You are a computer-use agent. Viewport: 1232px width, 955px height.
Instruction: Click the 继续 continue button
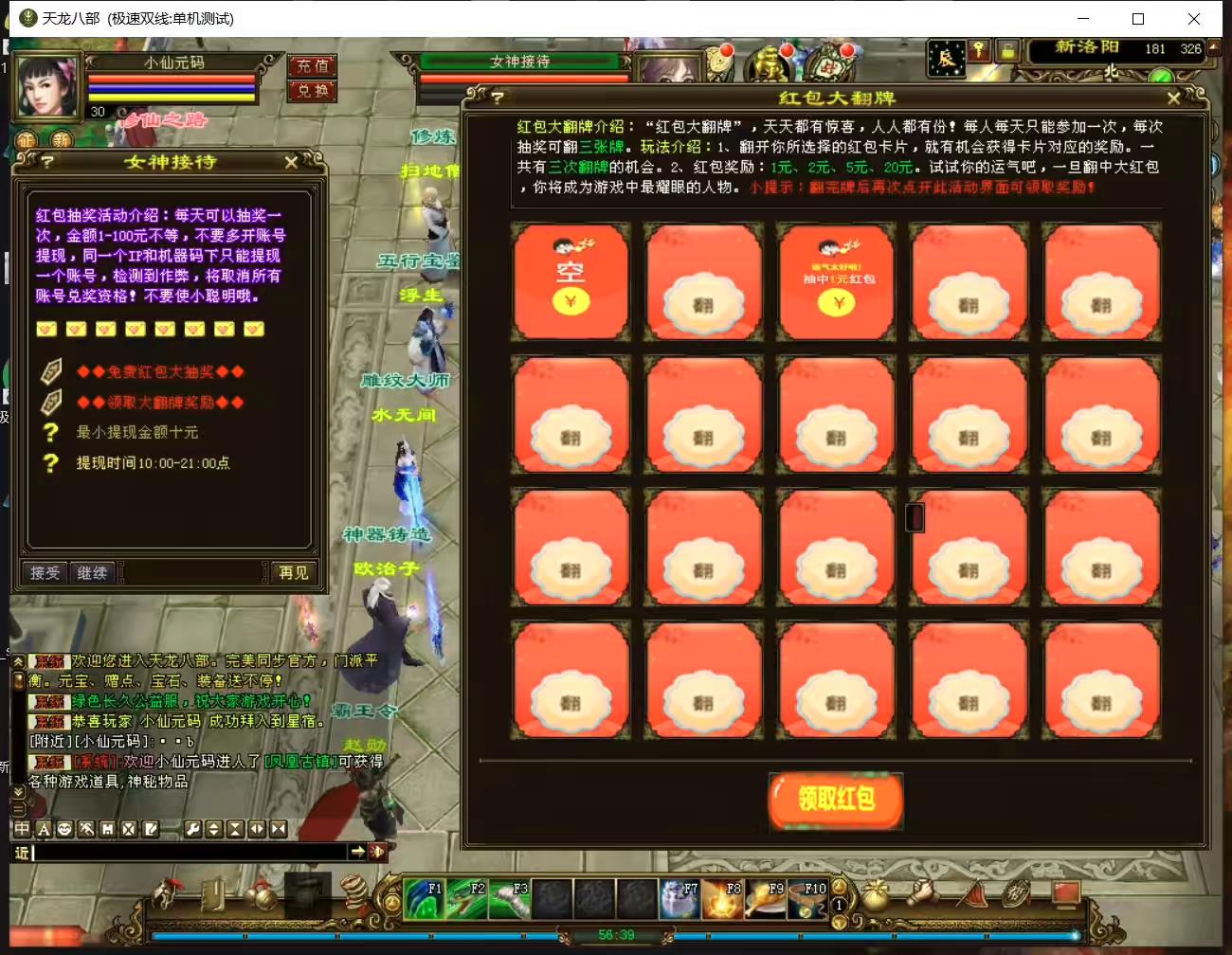tap(92, 572)
